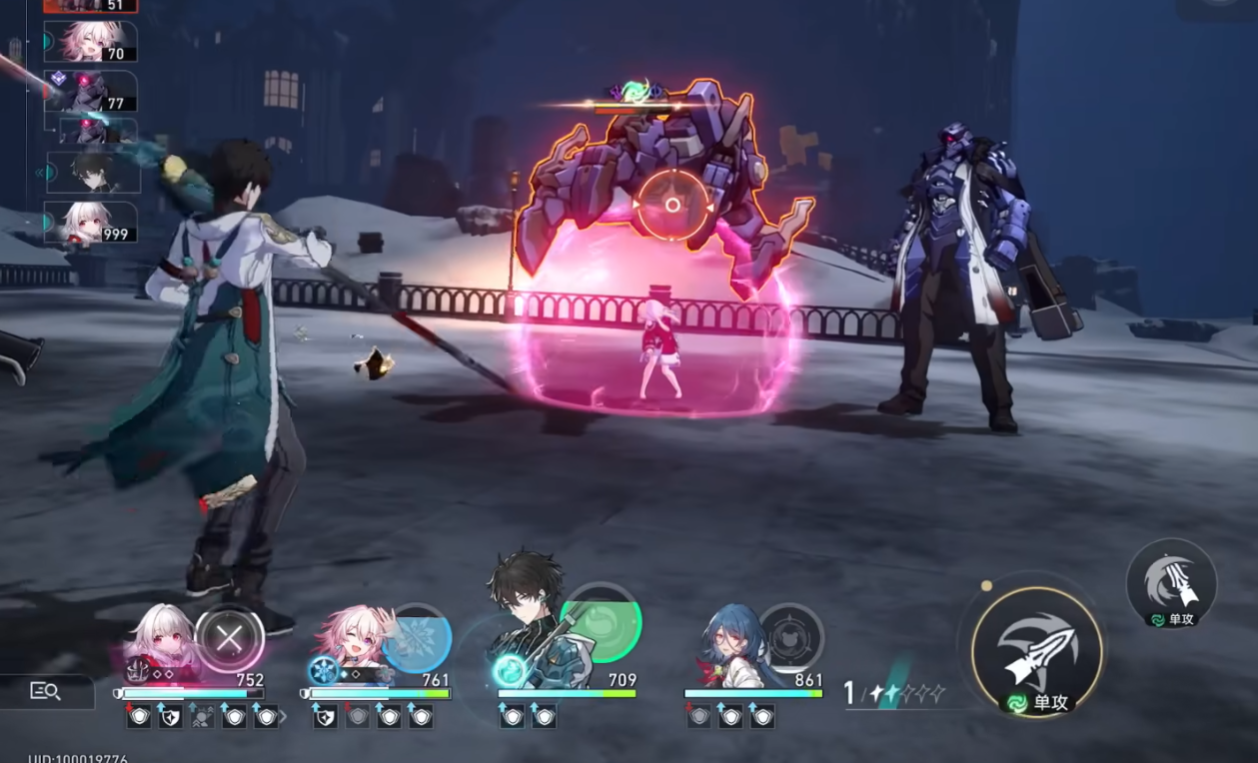Trigger Clara's ultimate button with the X symbol
The height and width of the screenshot is (763, 1258).
(230, 638)
